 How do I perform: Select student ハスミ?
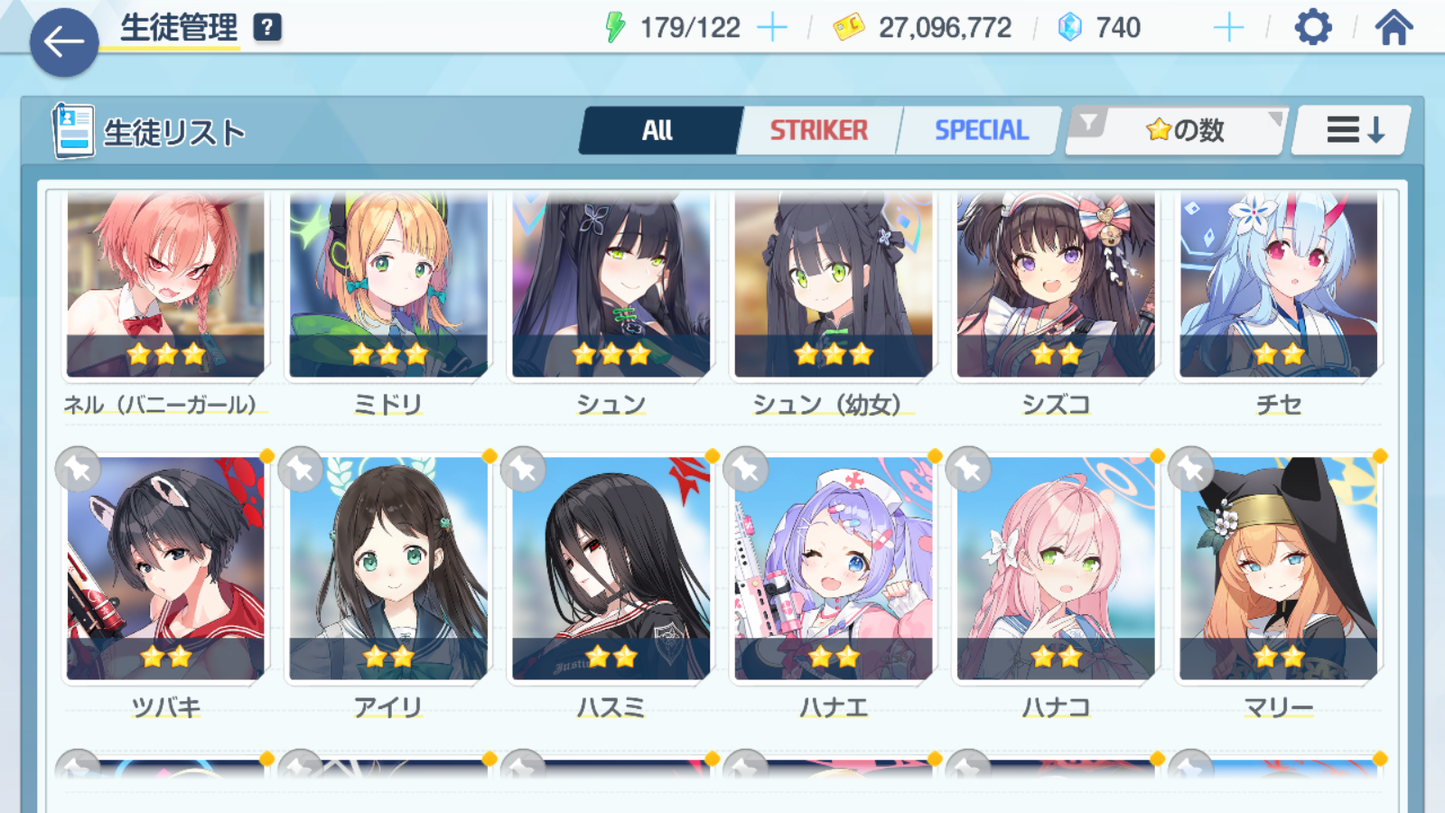tap(611, 570)
